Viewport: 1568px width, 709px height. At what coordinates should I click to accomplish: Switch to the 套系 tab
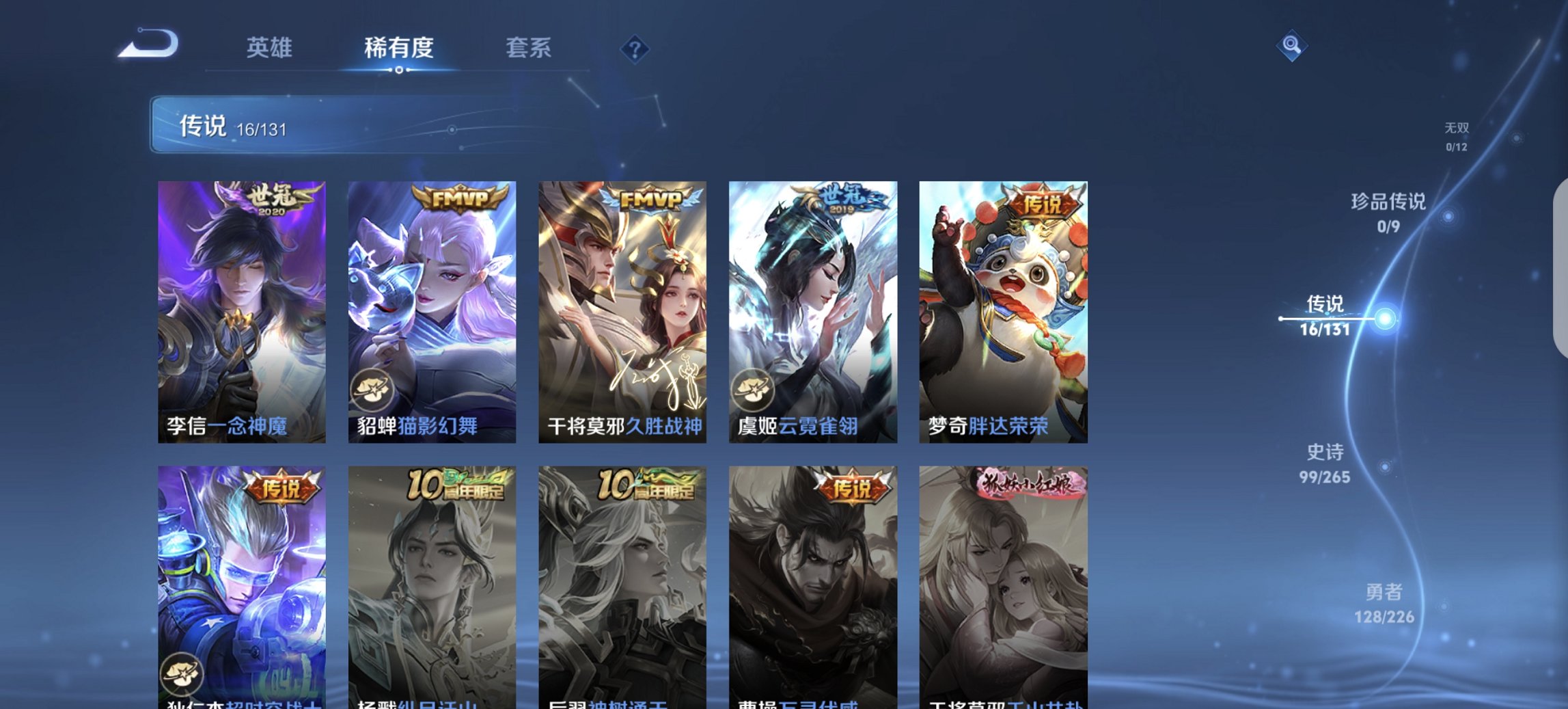coord(529,48)
